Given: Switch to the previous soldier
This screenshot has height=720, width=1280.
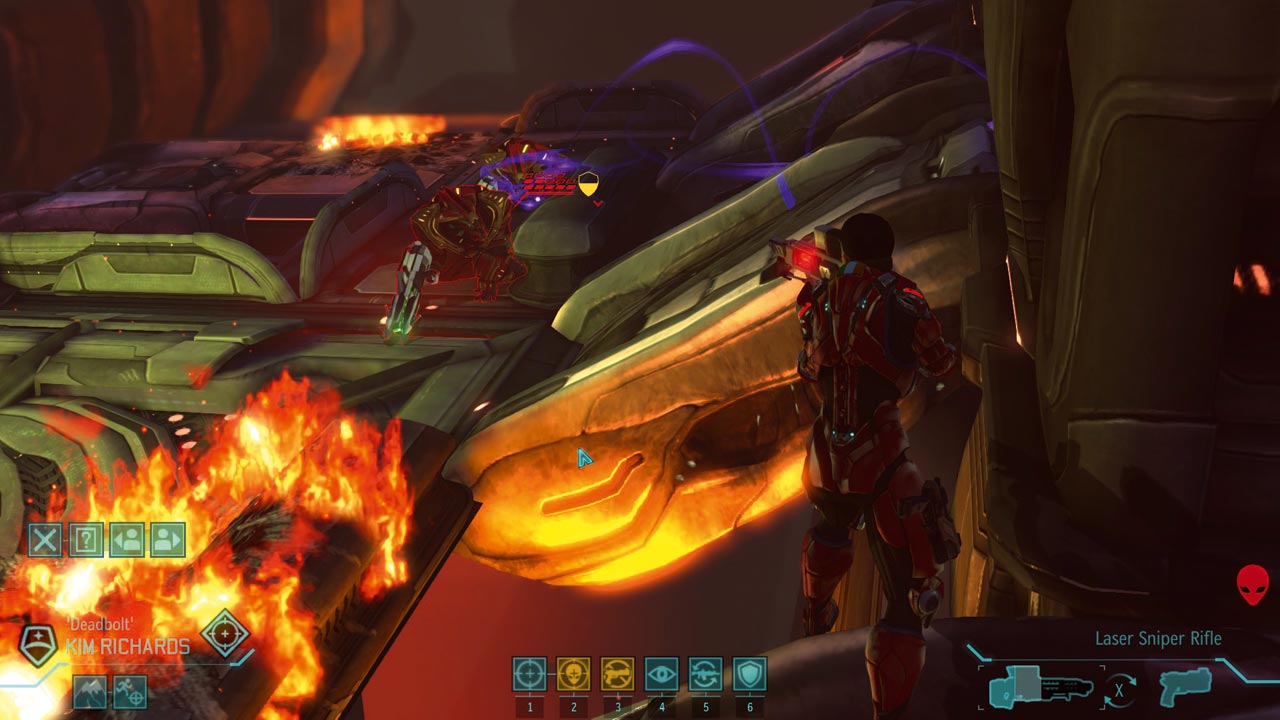Looking at the screenshot, I should [x=127, y=540].
